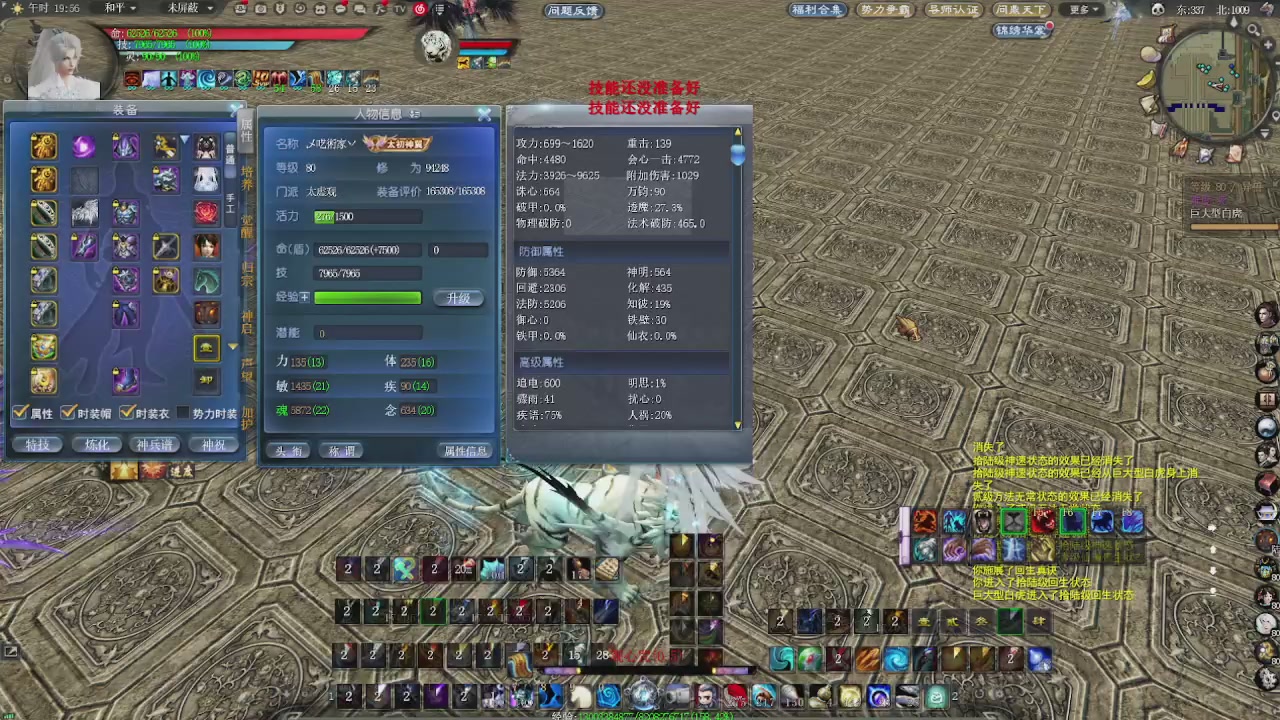
Task: Enable the 势力时装 checkbox
Action: point(182,411)
